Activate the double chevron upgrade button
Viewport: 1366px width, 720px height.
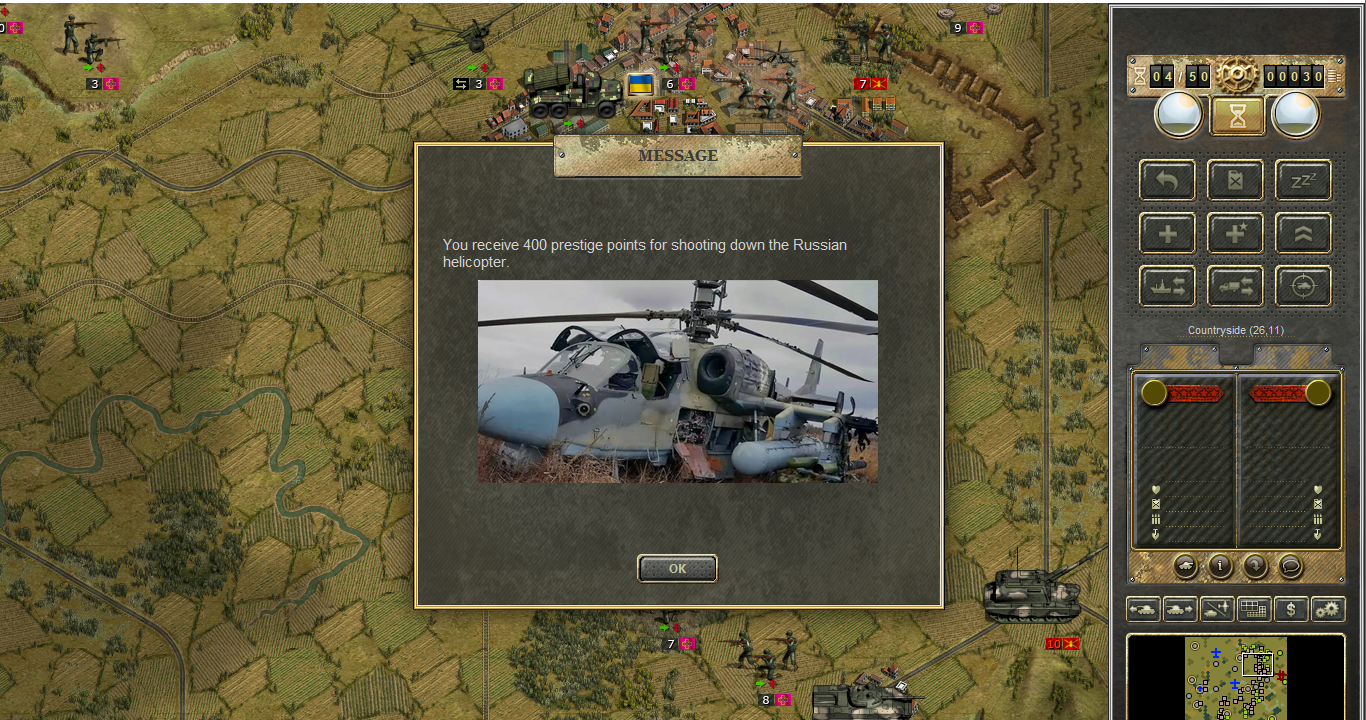coord(1303,234)
